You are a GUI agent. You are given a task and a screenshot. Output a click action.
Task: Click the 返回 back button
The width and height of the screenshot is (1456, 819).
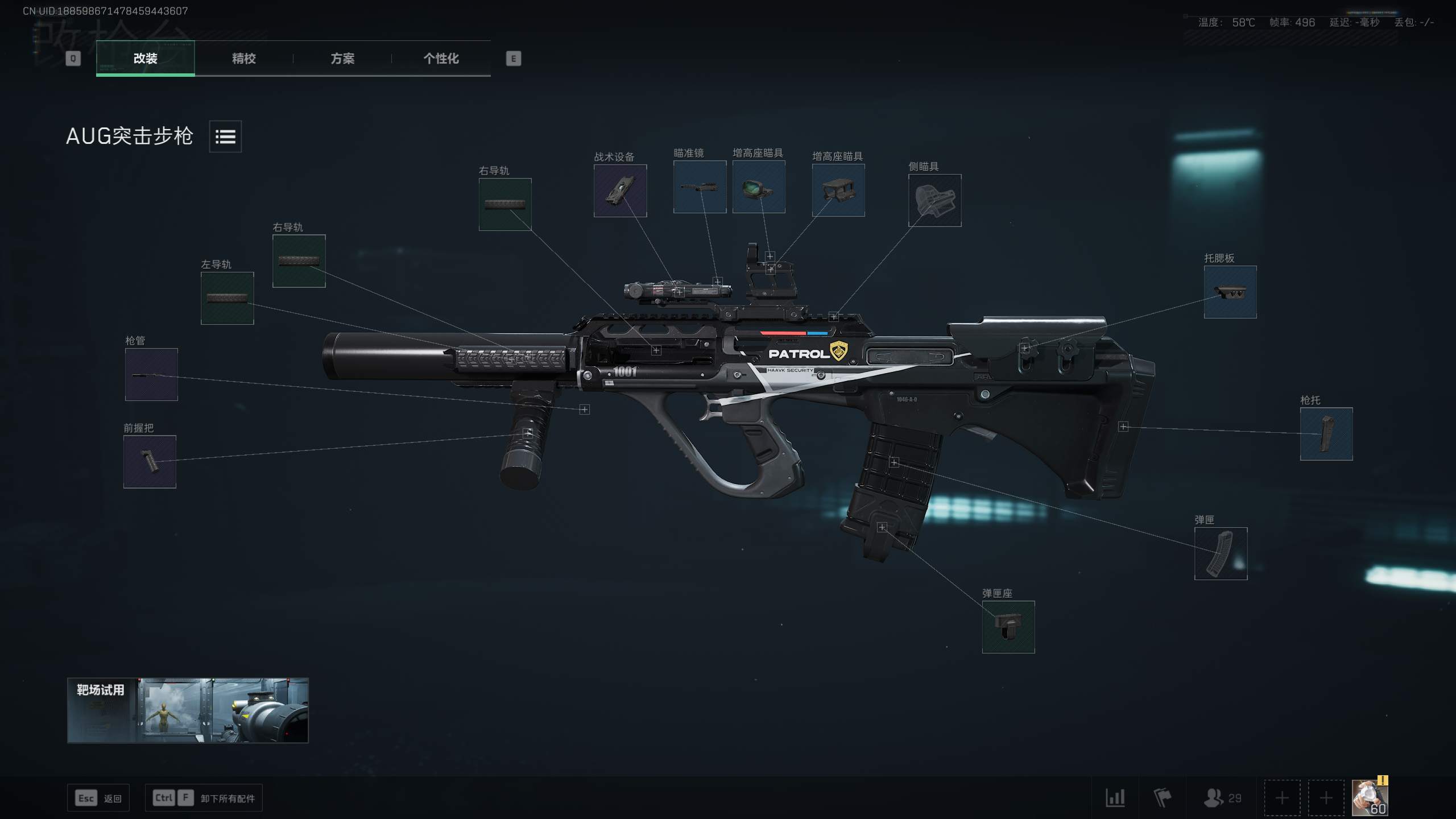(x=98, y=798)
